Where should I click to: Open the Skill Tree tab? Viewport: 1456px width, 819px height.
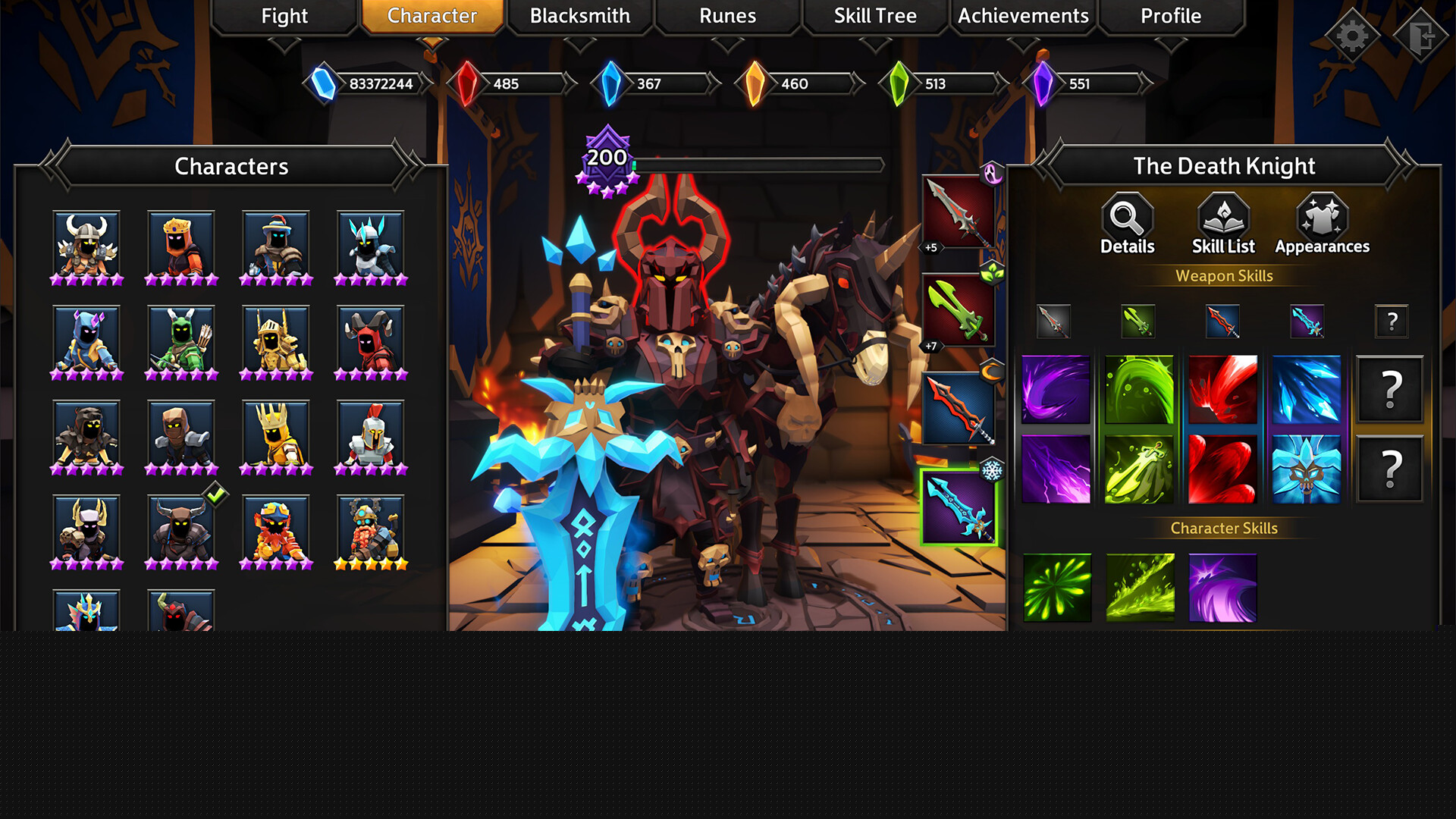coord(875,16)
